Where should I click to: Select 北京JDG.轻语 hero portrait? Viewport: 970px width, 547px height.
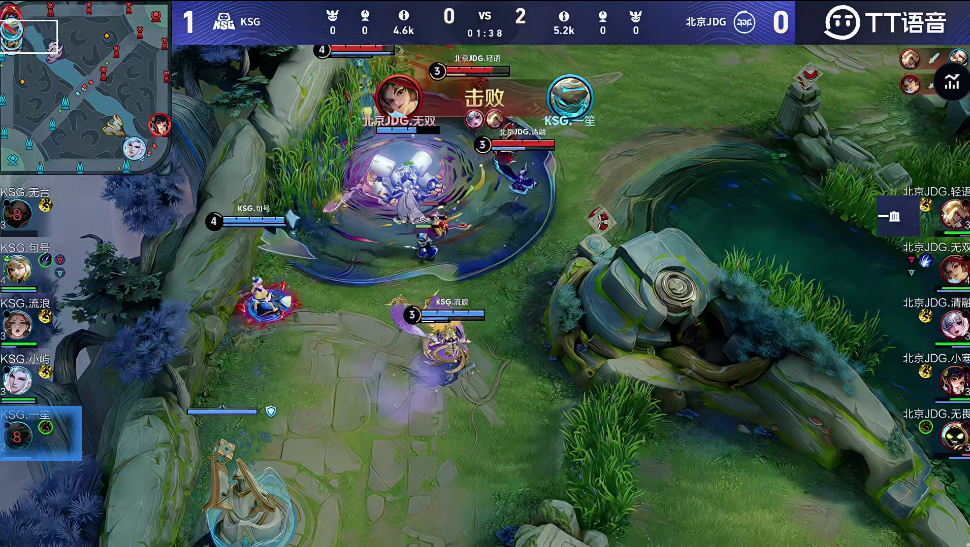[955, 212]
